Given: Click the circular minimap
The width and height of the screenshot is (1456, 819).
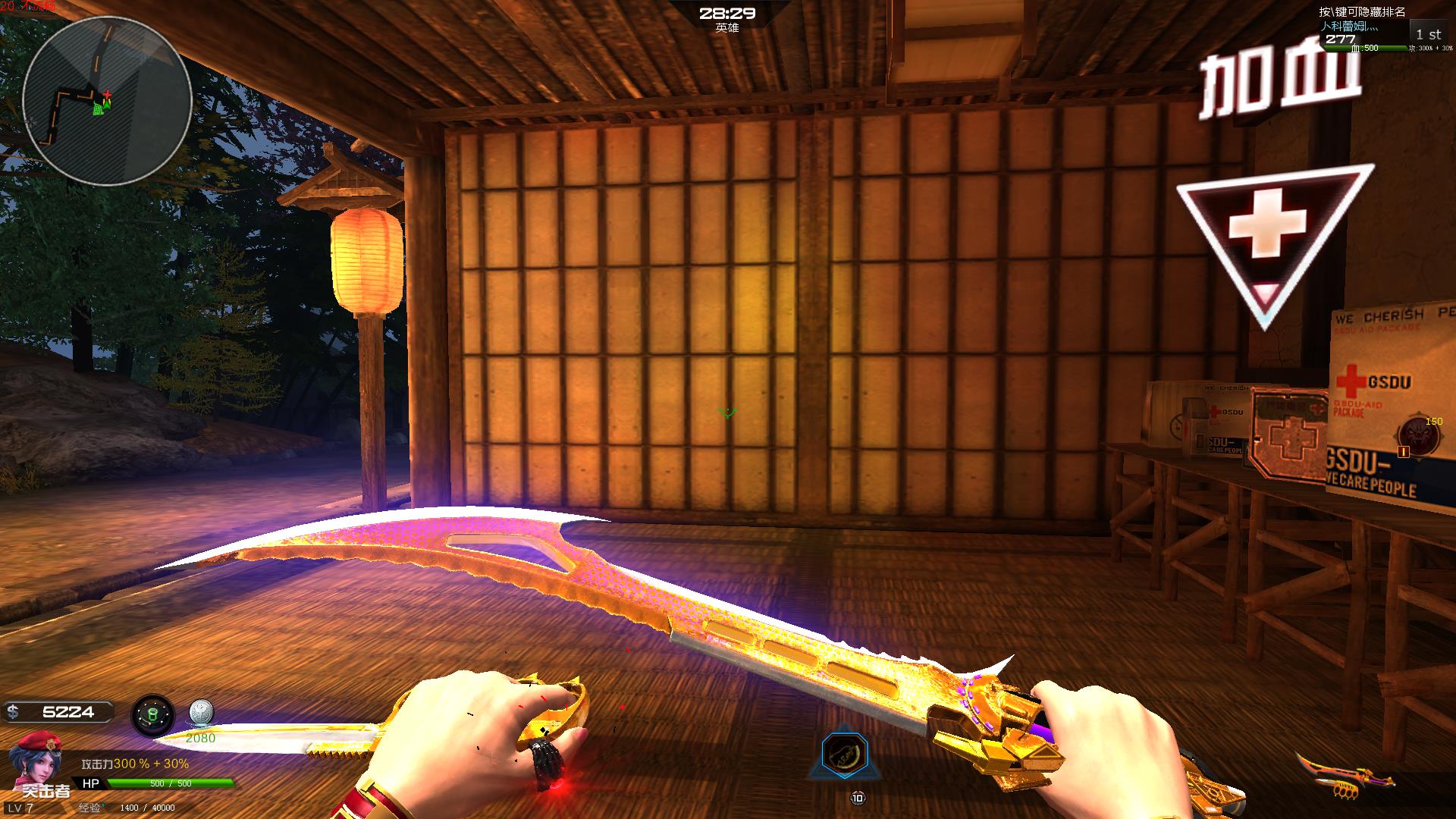Looking at the screenshot, I should pos(106,101).
